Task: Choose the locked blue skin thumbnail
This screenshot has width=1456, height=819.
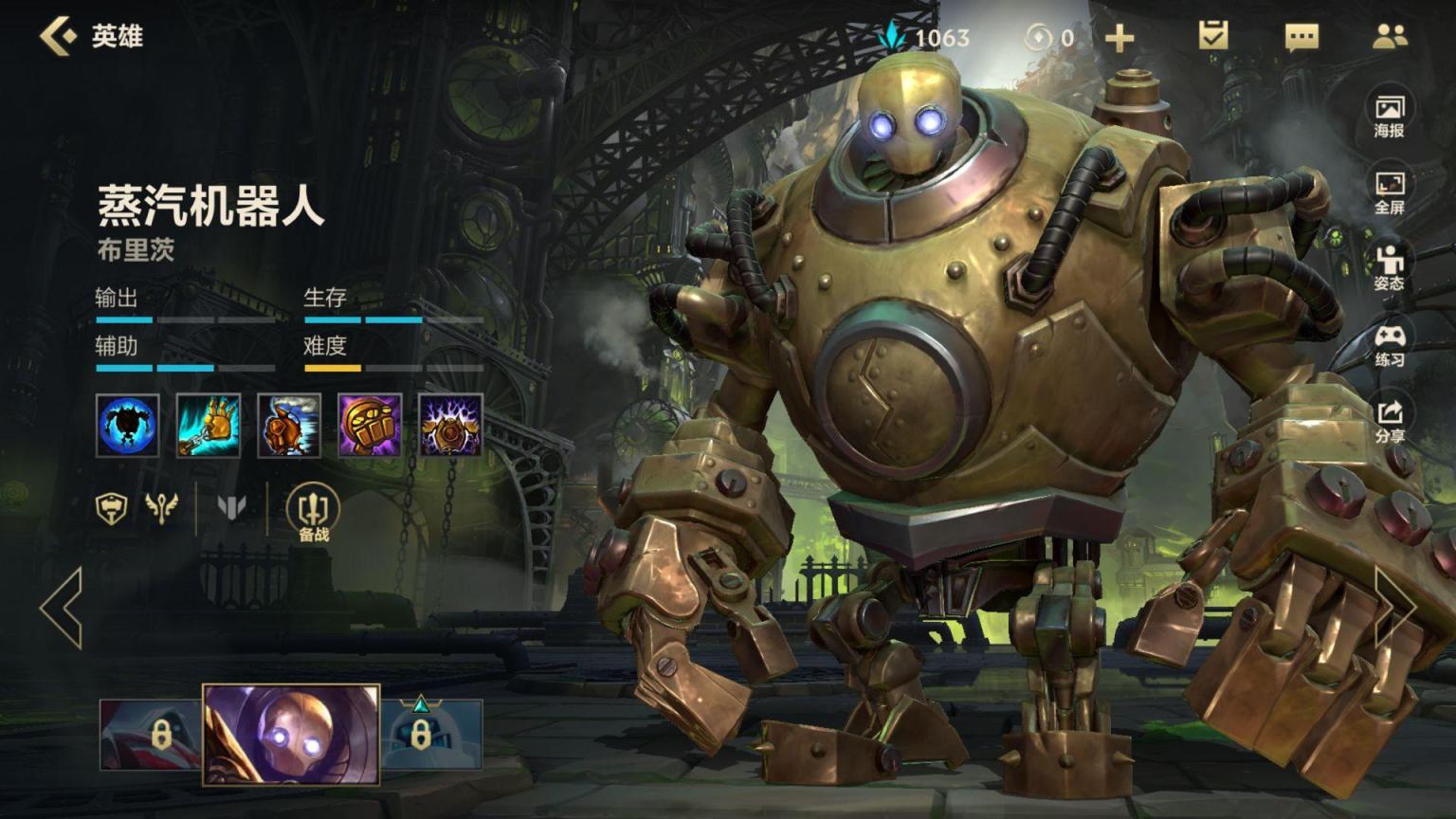Action: click(x=431, y=735)
